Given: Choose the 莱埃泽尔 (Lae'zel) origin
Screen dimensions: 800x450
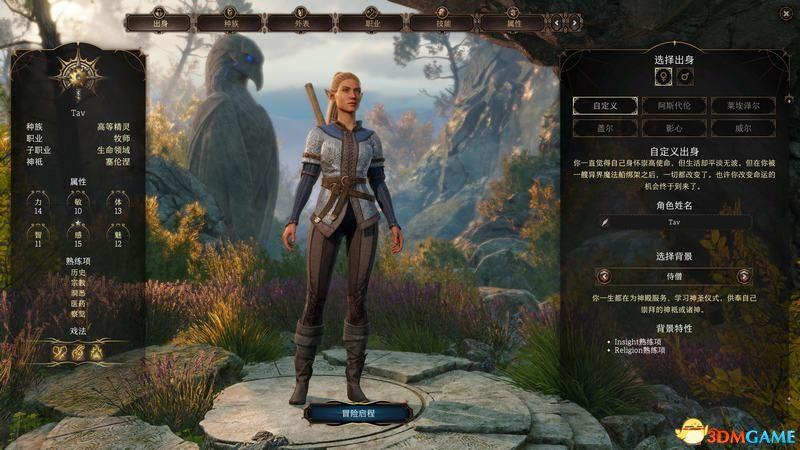Looking at the screenshot, I should tap(742, 105).
